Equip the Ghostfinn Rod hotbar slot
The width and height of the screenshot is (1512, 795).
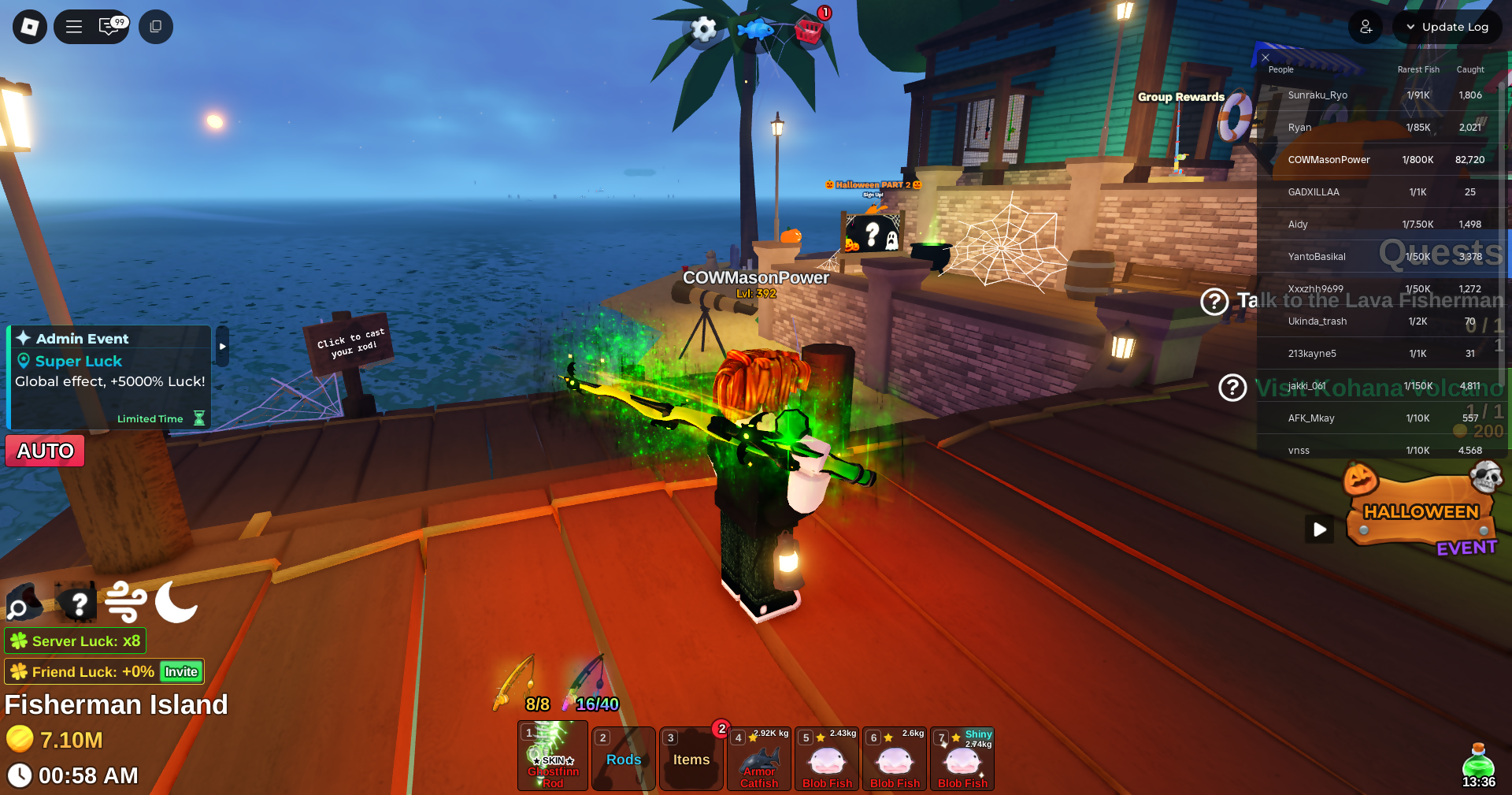click(553, 758)
